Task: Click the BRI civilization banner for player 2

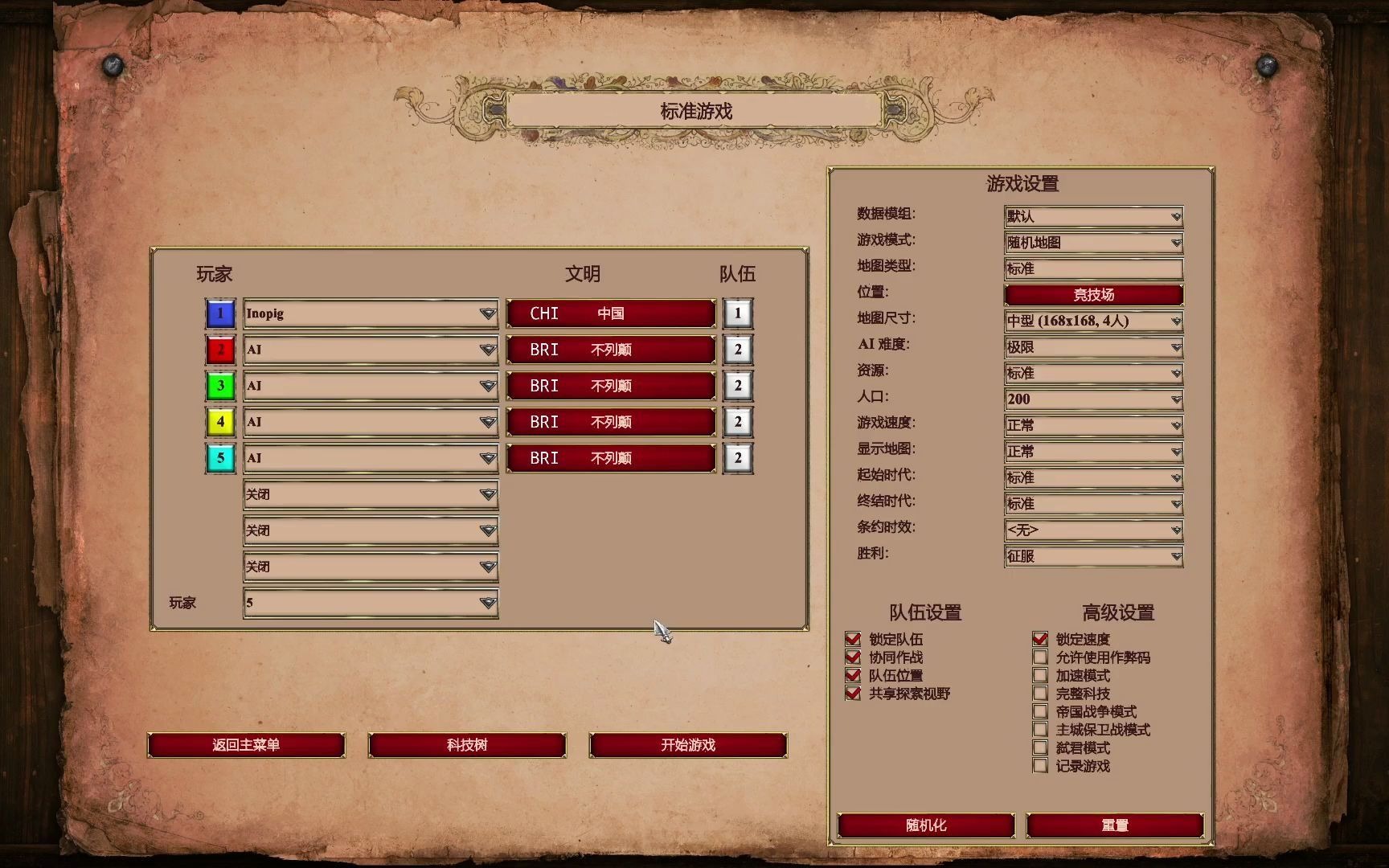Action: 609,350
